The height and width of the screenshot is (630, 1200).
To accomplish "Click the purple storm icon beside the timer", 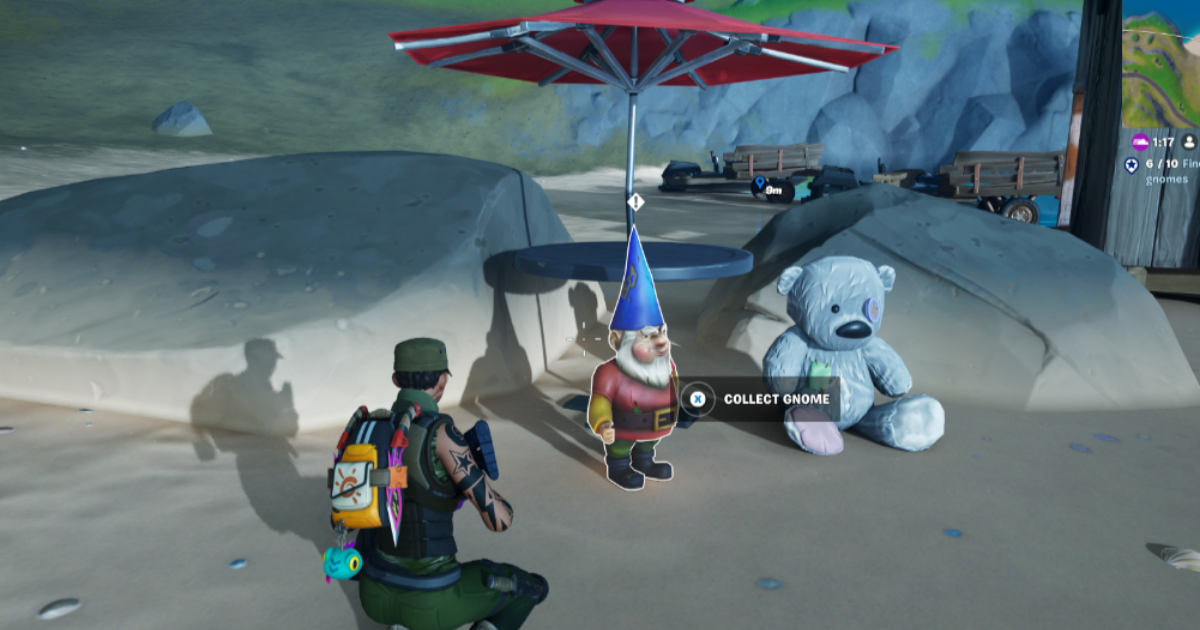I will [1141, 142].
